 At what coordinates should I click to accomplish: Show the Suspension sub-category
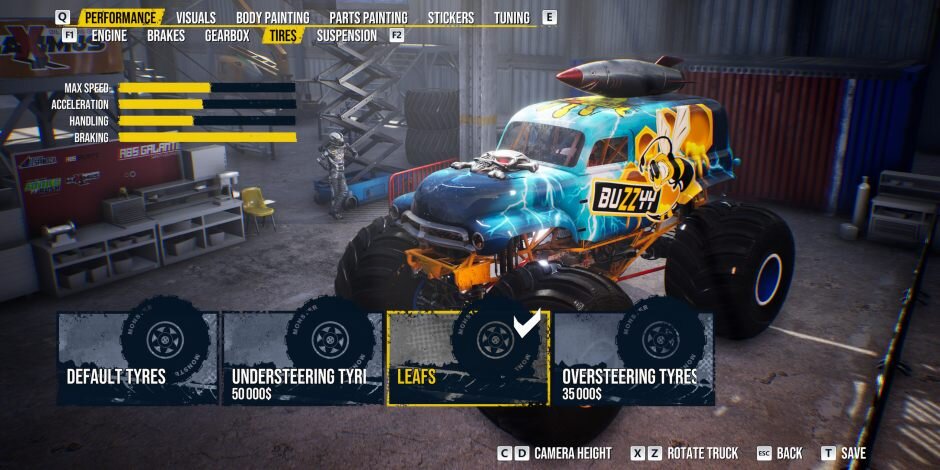point(346,36)
